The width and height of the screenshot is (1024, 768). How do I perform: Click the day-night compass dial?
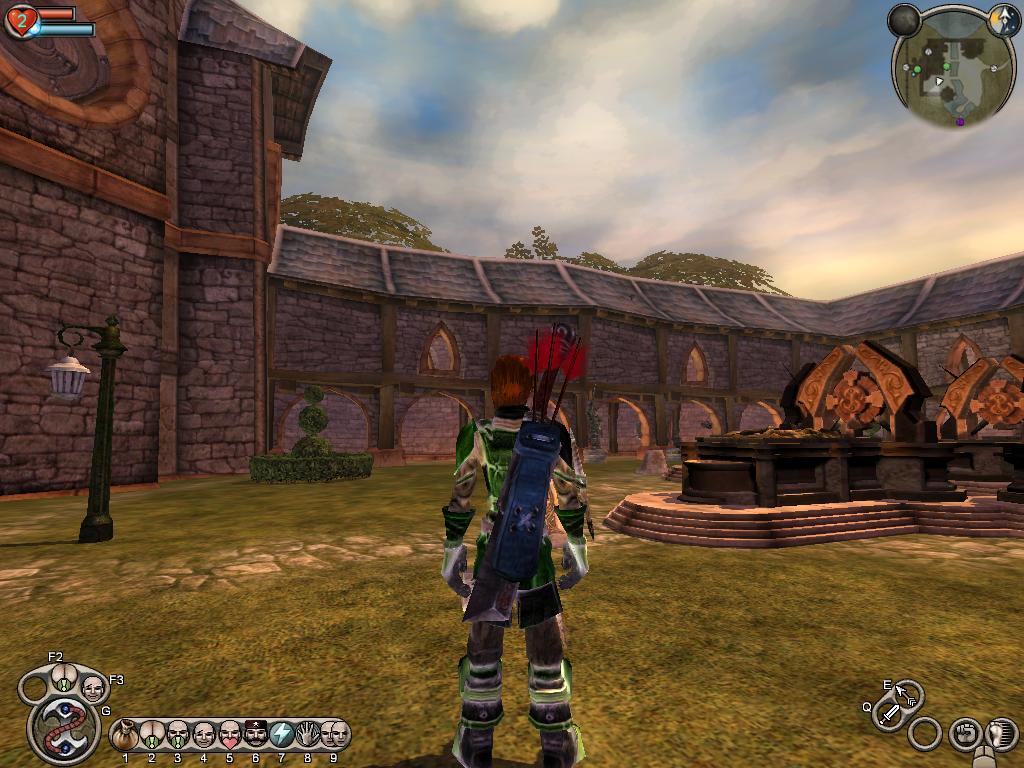point(1003,19)
